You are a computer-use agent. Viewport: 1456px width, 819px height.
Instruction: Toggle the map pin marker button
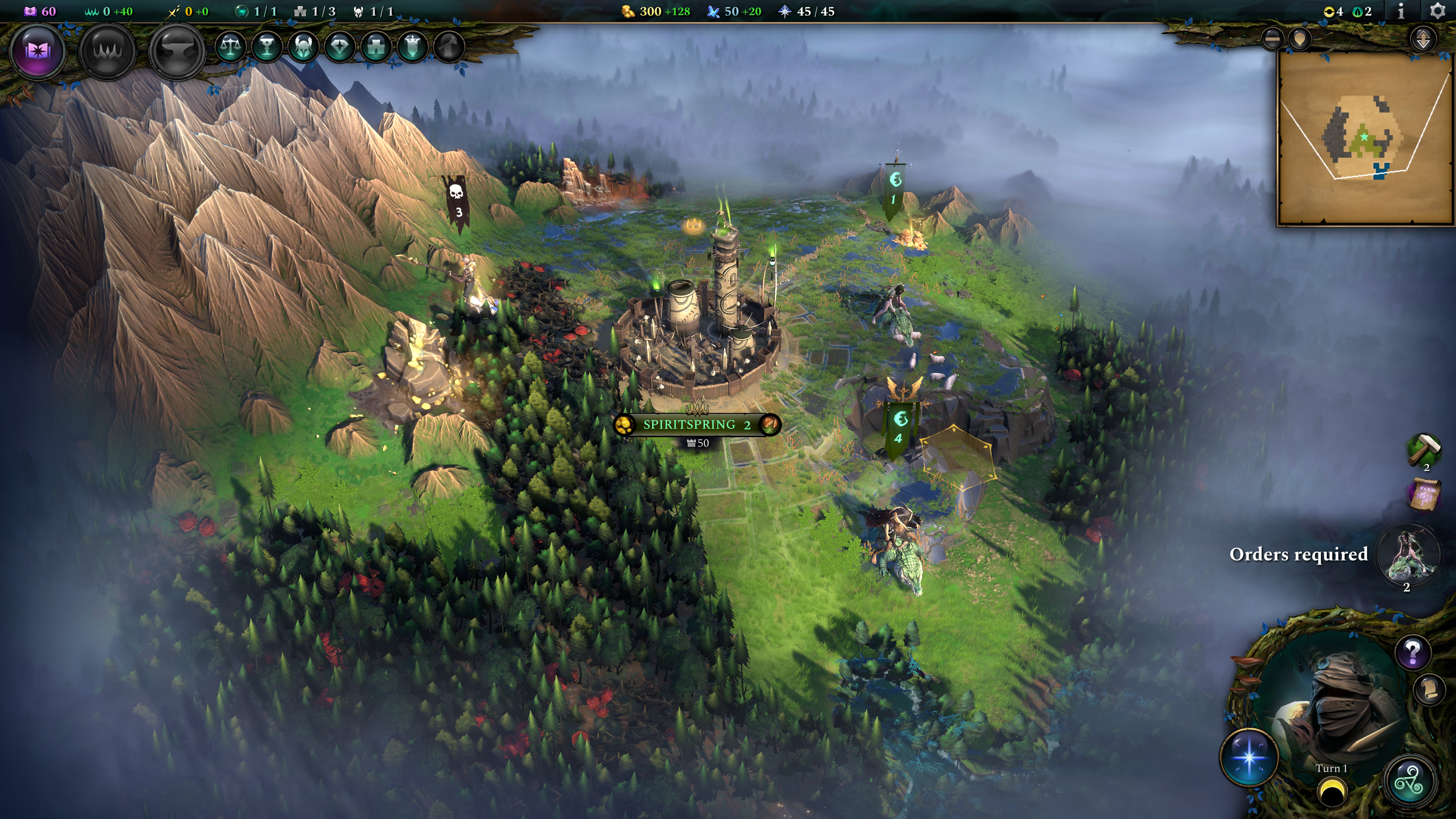1300,38
